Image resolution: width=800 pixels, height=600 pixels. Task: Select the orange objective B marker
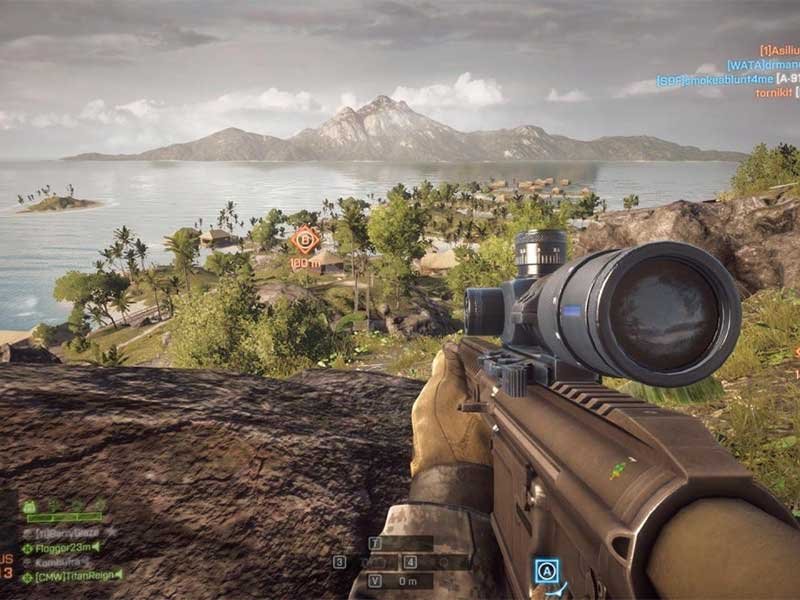306,240
